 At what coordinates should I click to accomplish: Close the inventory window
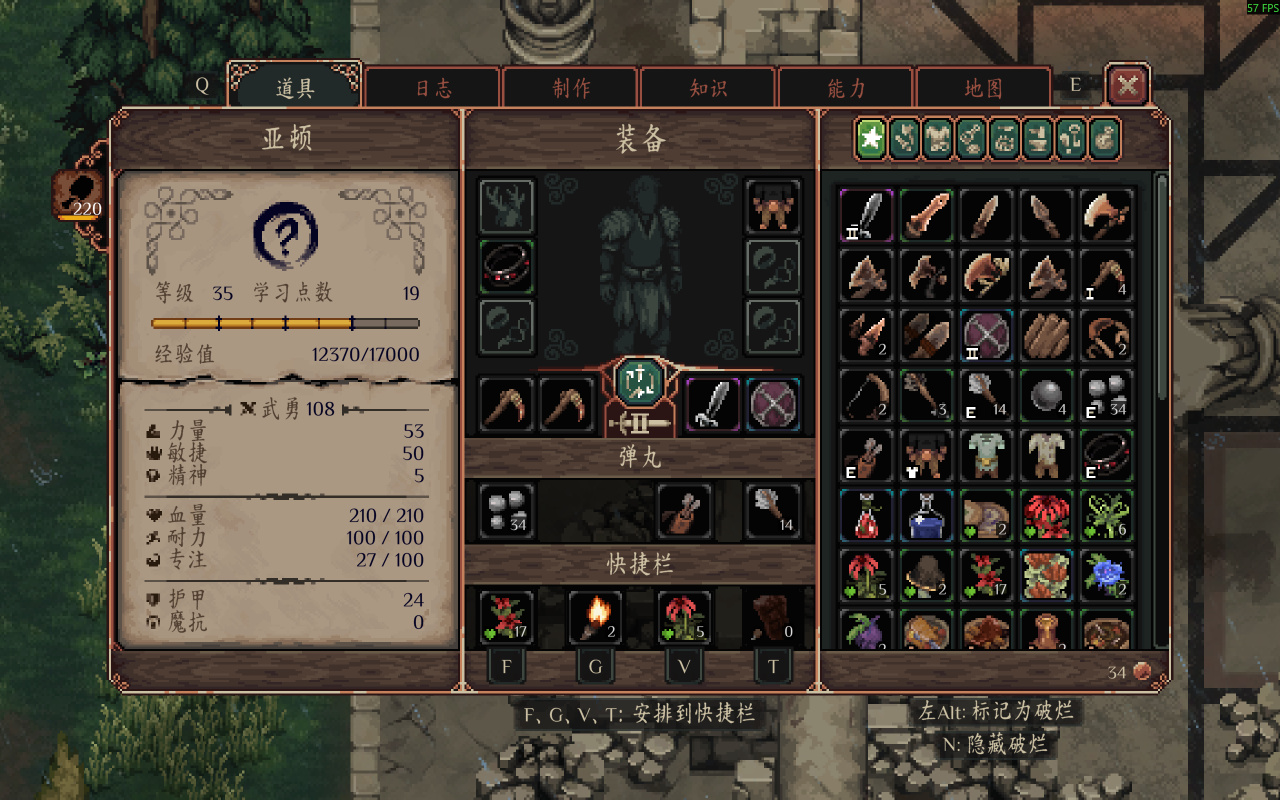click(x=1128, y=86)
